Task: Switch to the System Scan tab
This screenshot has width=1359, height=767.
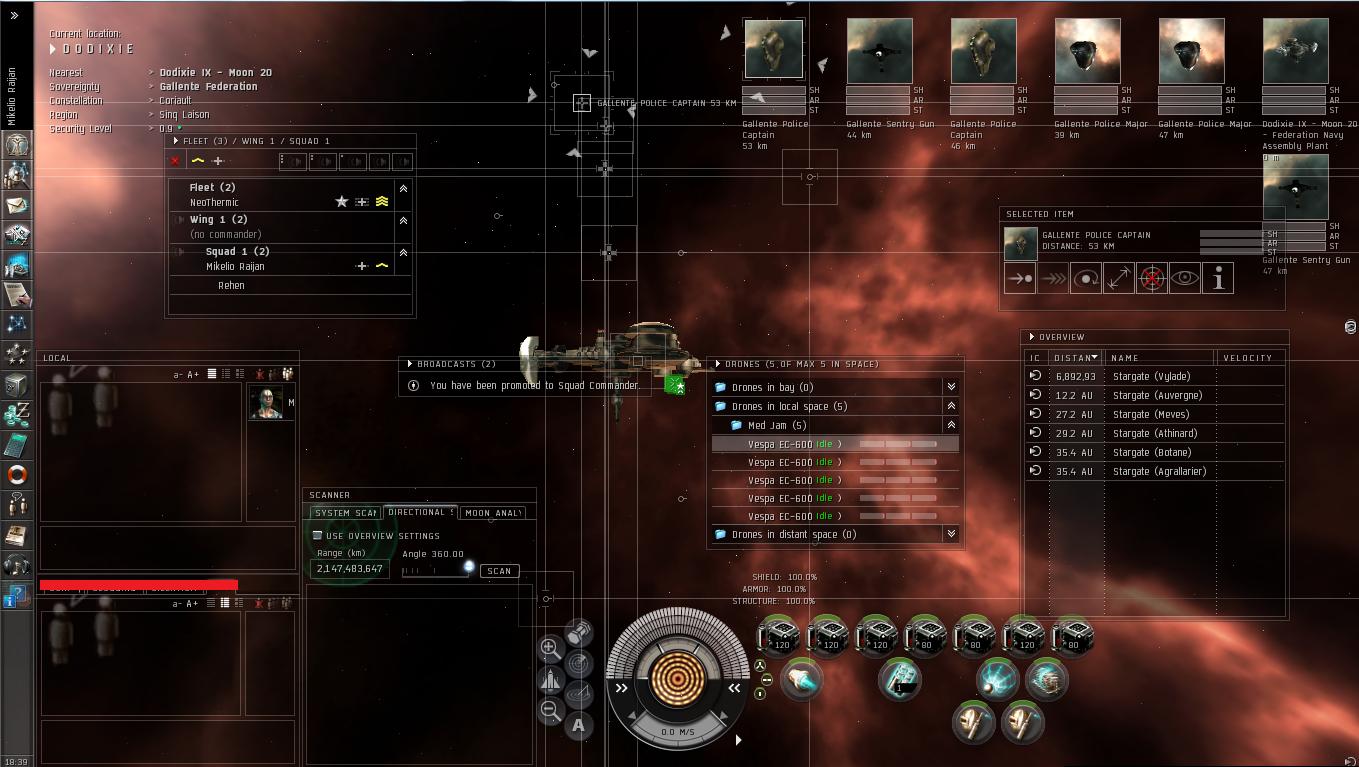Action: pyautogui.click(x=345, y=513)
